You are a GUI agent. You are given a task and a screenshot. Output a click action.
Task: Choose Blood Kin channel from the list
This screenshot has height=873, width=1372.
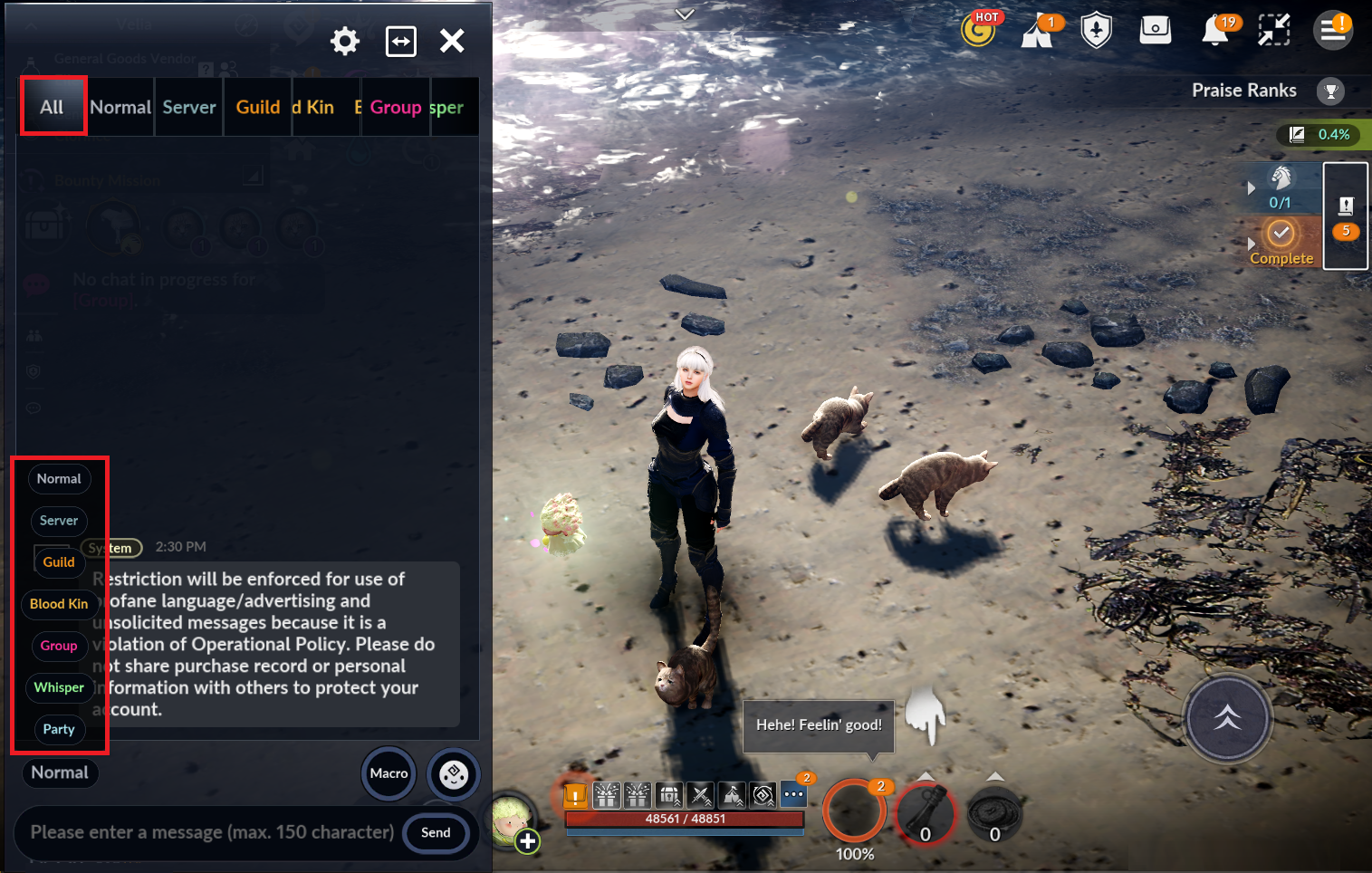click(59, 604)
